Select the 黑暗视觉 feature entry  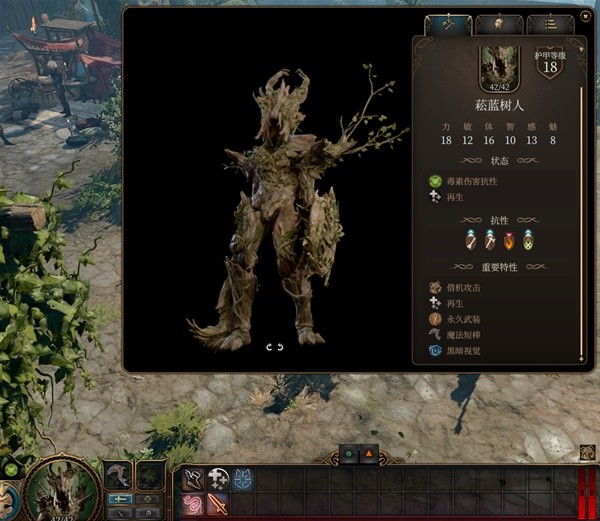[x=462, y=352]
